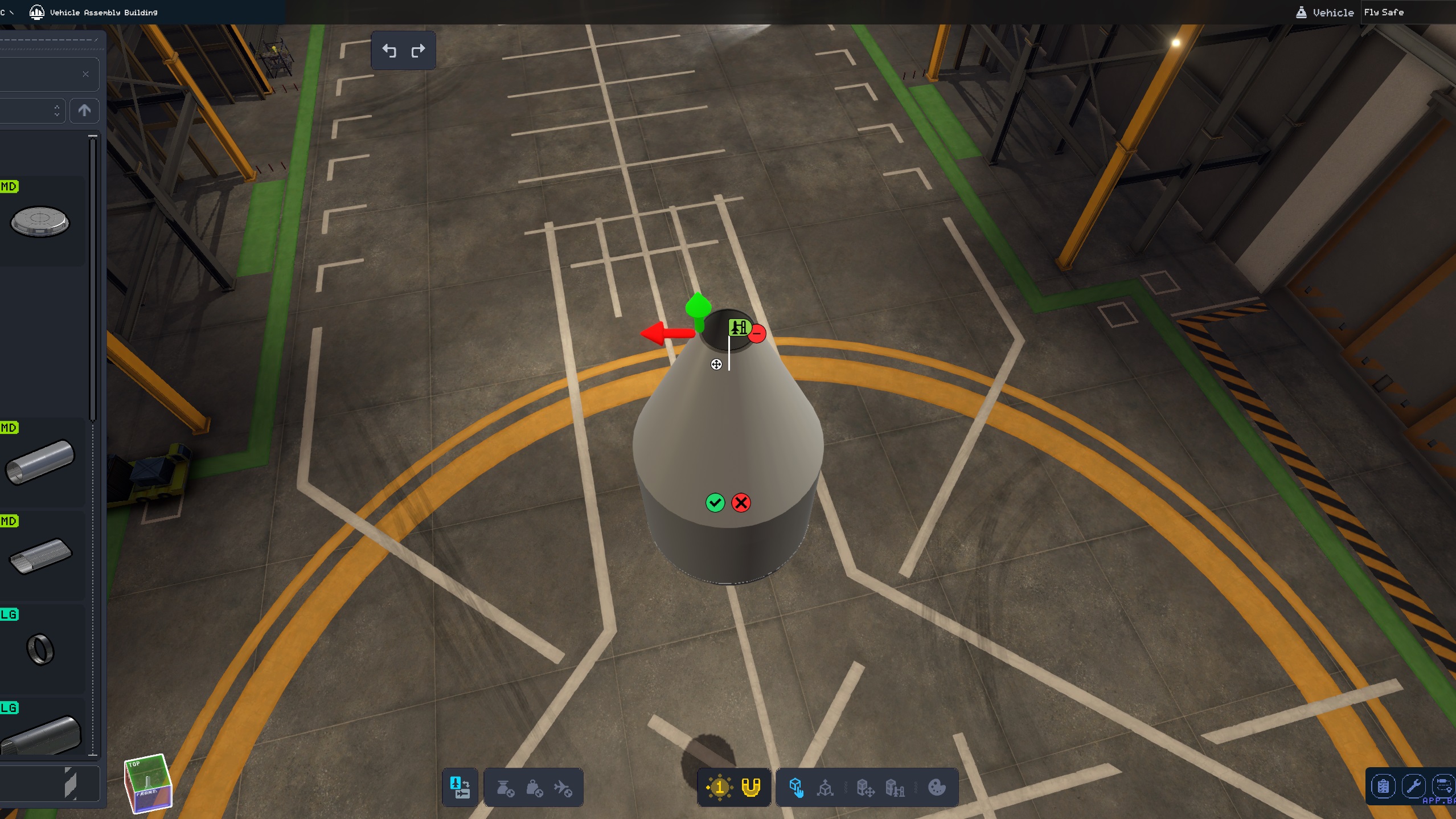The height and width of the screenshot is (819, 1456).
Task: Pick the medium round plate part
Action: (x=40, y=222)
